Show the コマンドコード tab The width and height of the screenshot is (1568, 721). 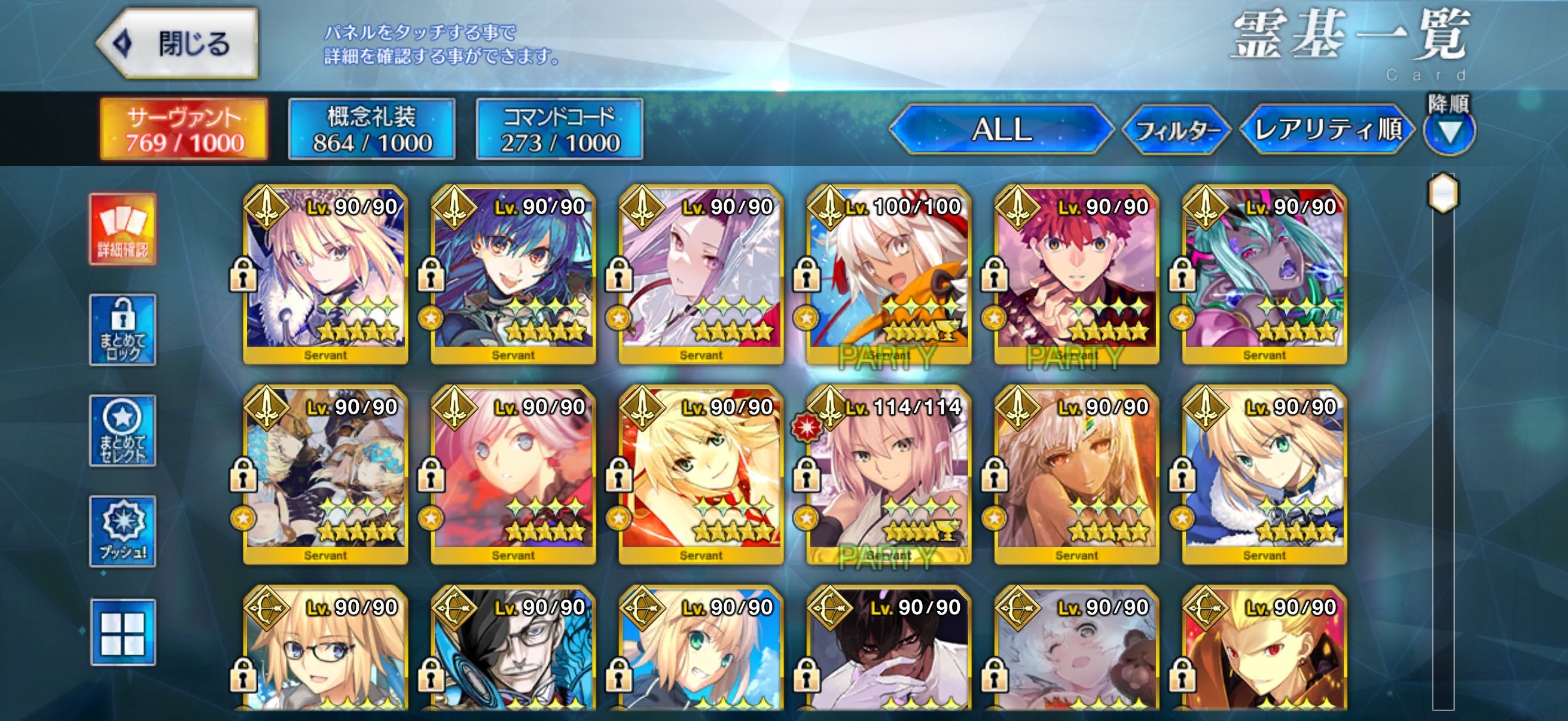tap(559, 129)
